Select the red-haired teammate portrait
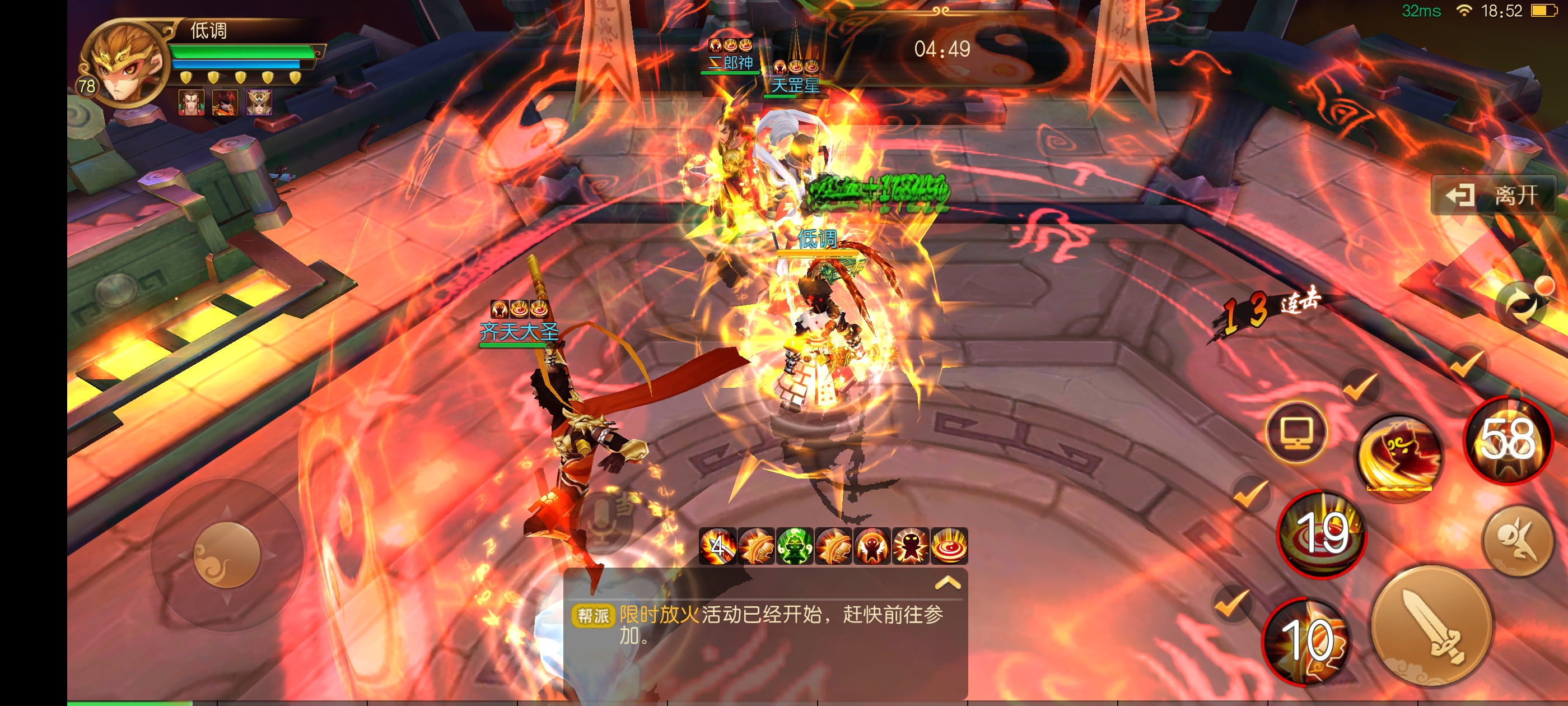The image size is (1568, 706). pos(225,103)
